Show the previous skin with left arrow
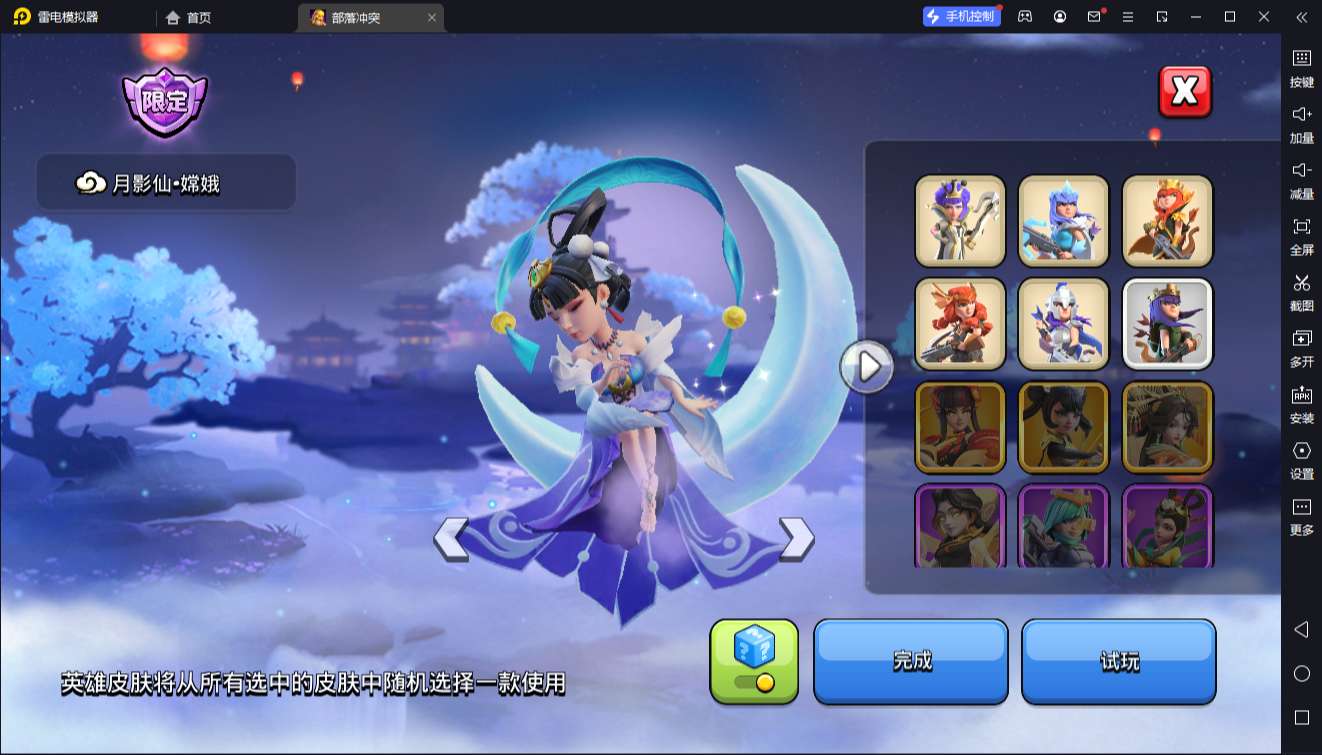 (x=451, y=539)
